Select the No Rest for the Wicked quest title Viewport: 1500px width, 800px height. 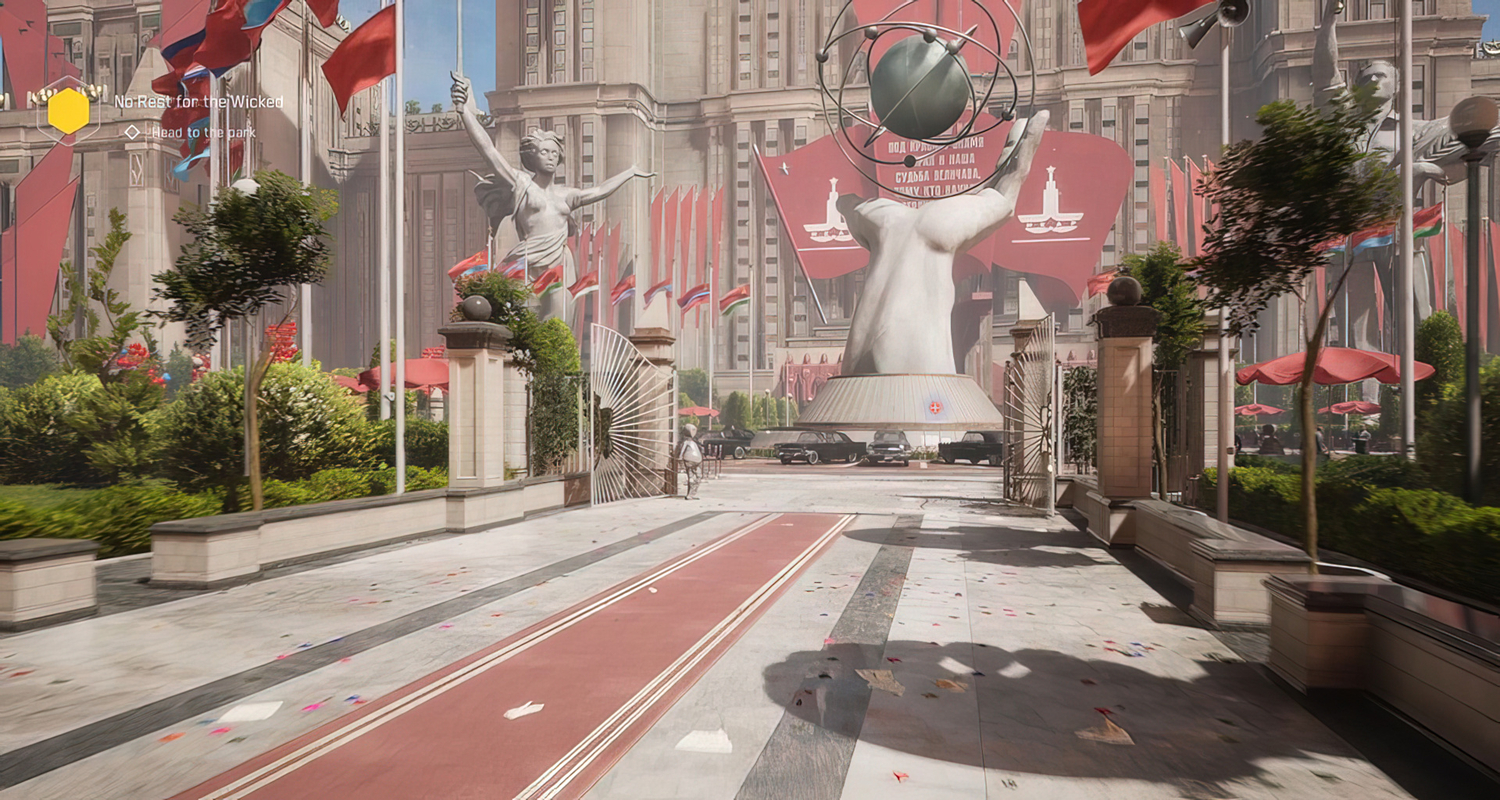198,102
